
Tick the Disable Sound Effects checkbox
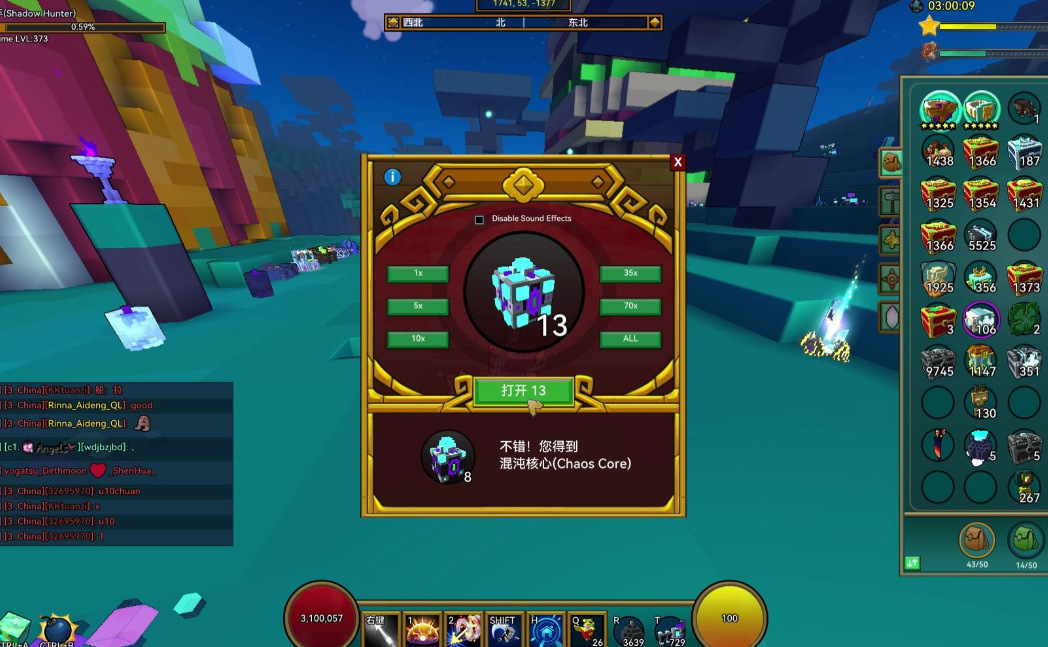(x=479, y=219)
